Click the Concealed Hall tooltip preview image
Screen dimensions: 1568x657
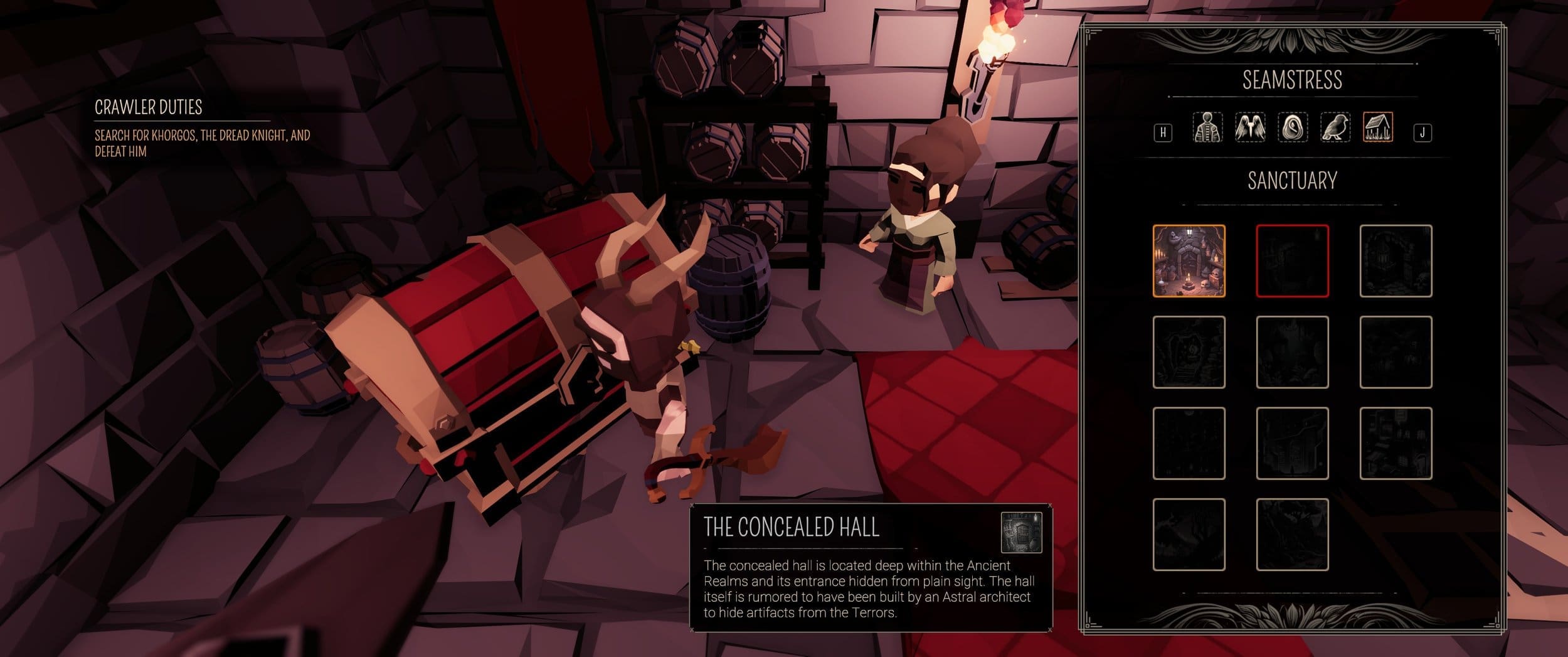pos(1021,532)
